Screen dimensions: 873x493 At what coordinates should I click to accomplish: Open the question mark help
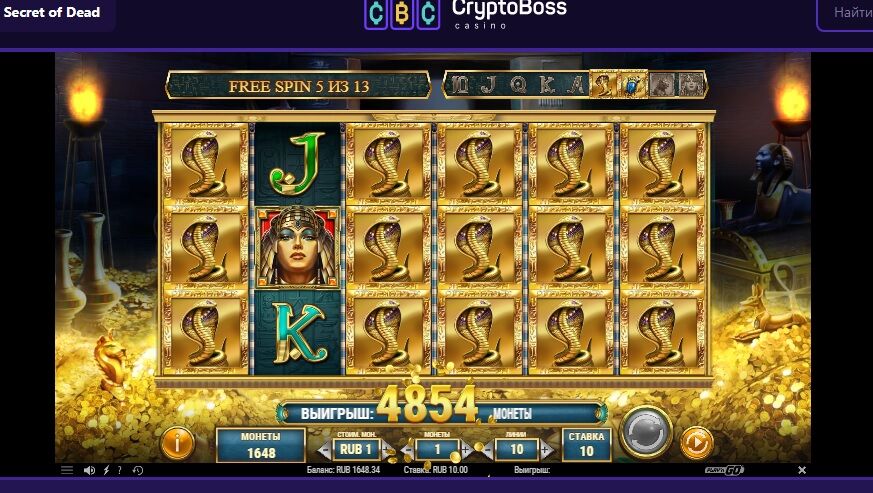click(120, 470)
